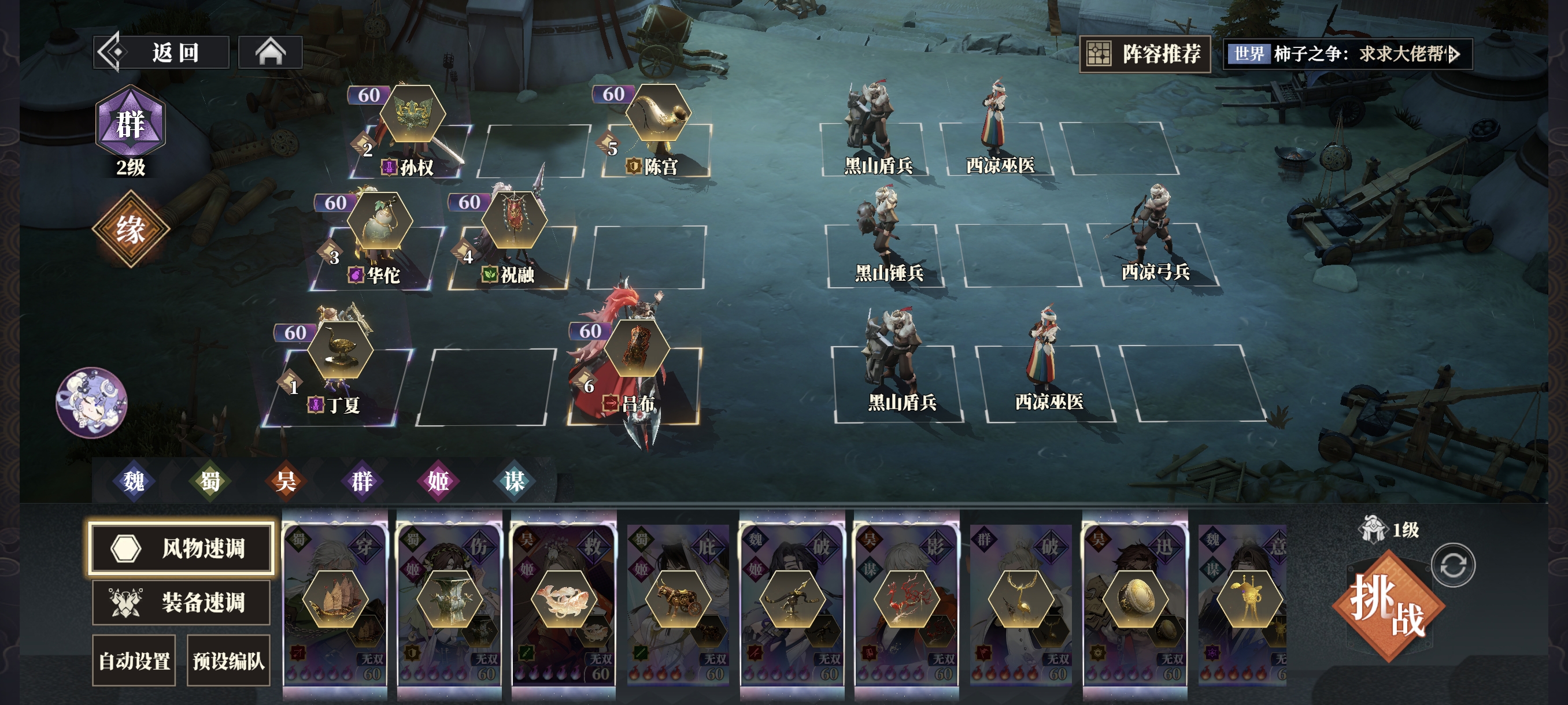Tap the chibi mascot avatar
The height and width of the screenshot is (705, 1568).
click(91, 402)
